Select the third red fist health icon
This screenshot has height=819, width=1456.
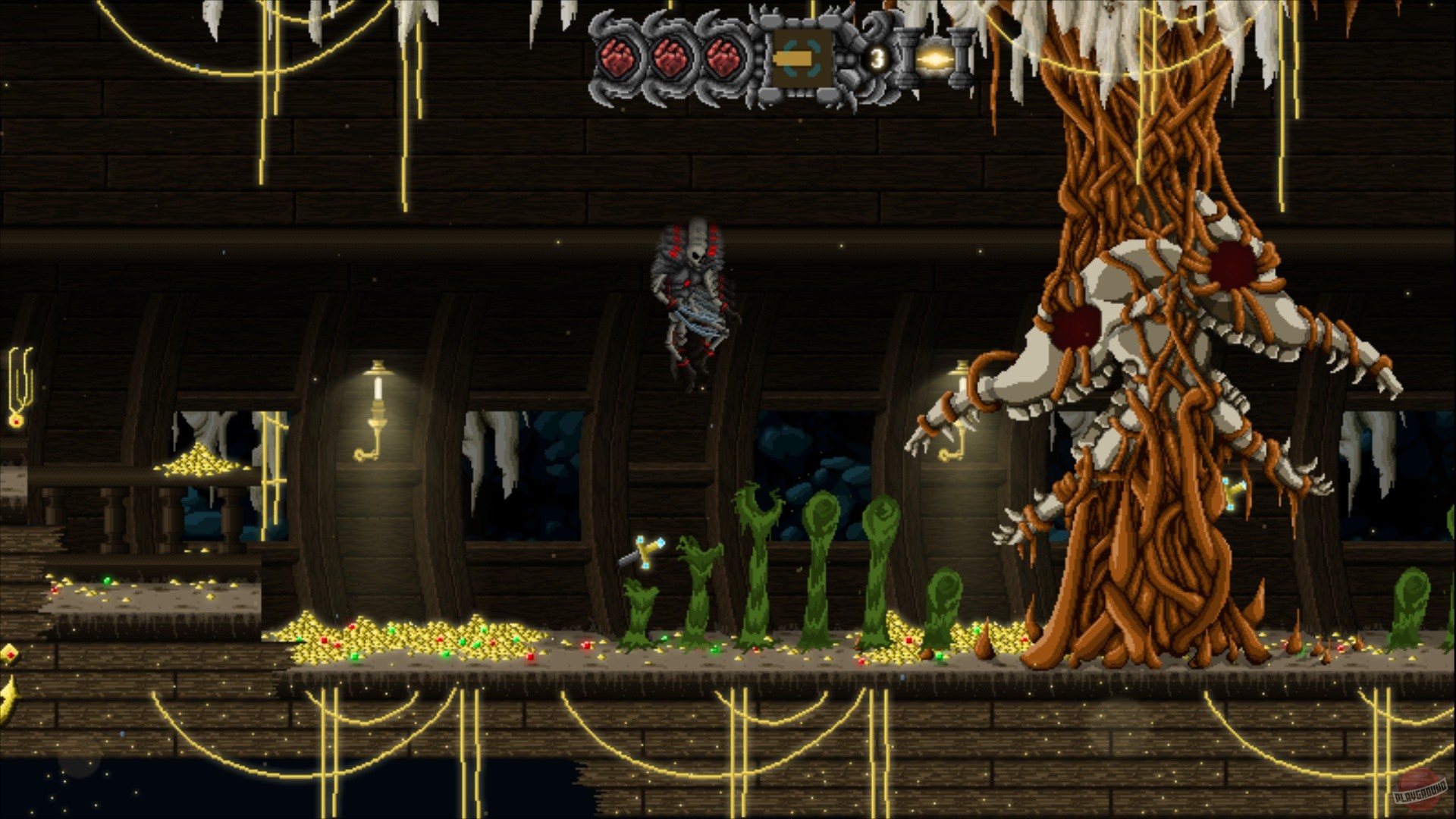(723, 57)
